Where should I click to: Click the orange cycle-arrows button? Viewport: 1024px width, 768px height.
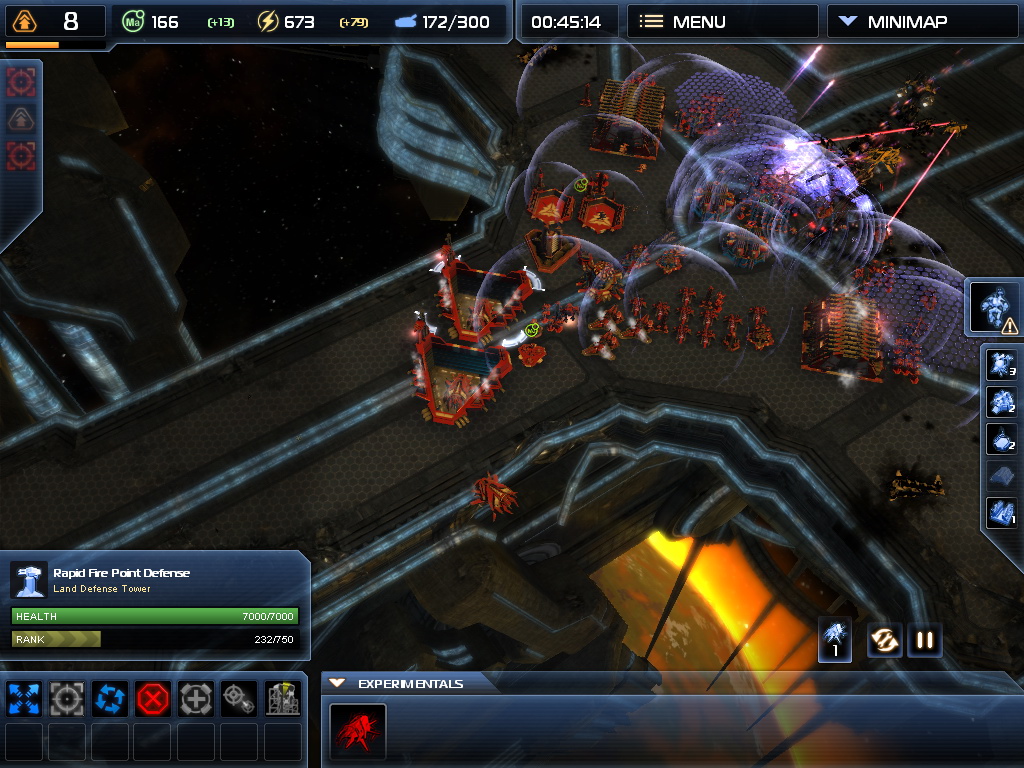[884, 640]
